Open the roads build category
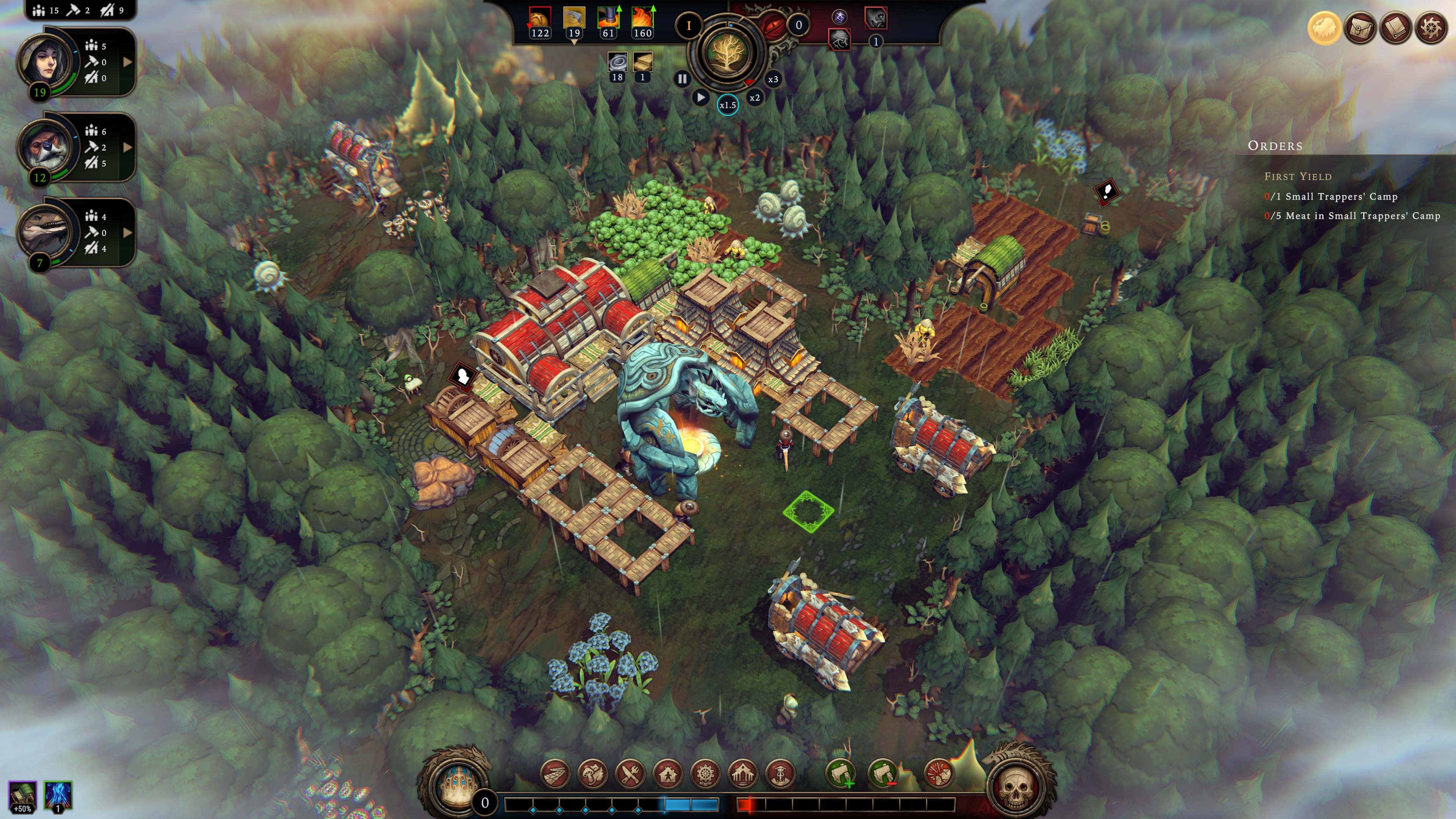Viewport: 1456px width, 819px height. [555, 774]
